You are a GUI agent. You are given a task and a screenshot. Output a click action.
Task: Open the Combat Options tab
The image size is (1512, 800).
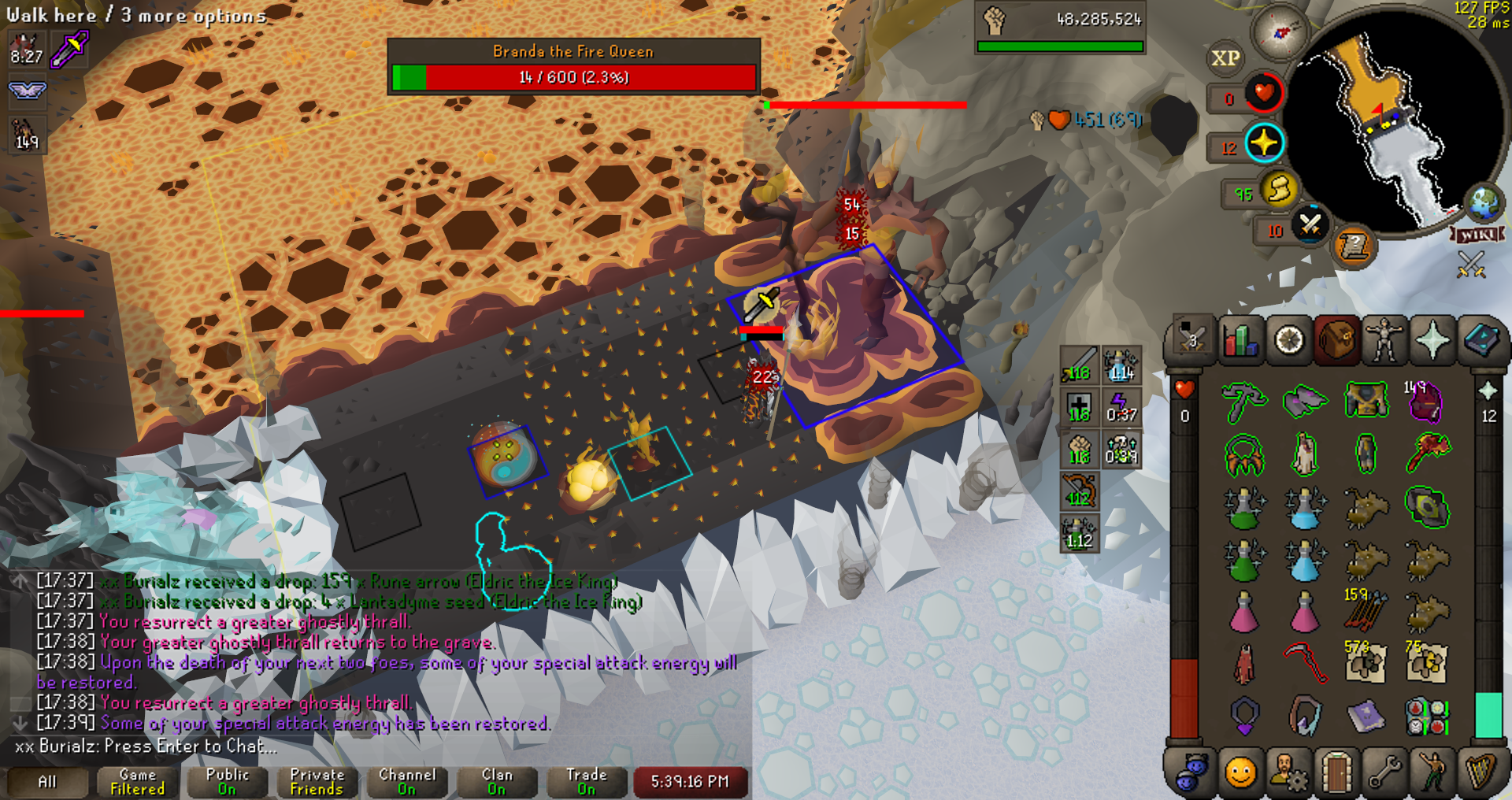[1191, 341]
